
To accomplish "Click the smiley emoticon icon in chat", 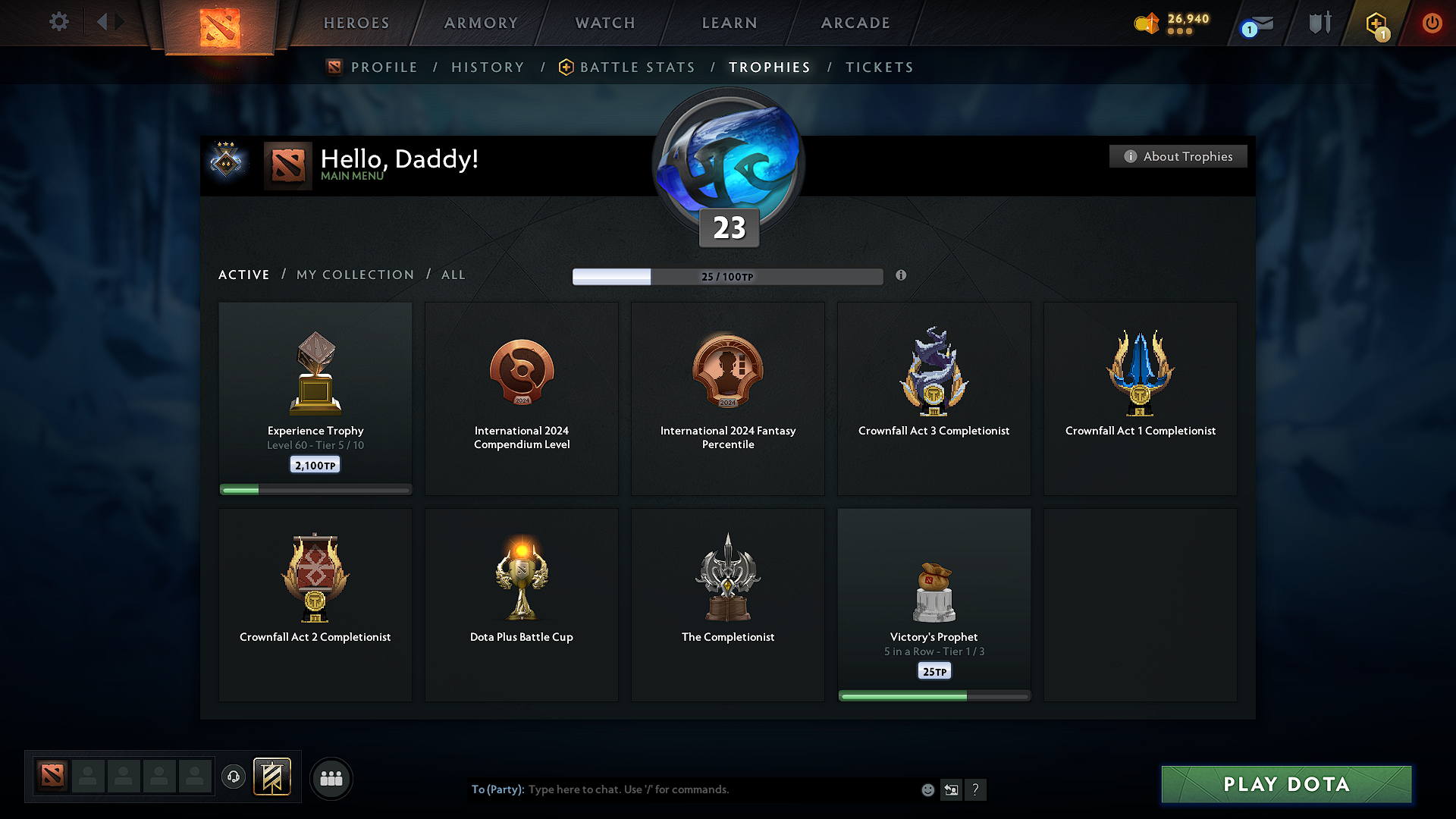I will tap(927, 789).
